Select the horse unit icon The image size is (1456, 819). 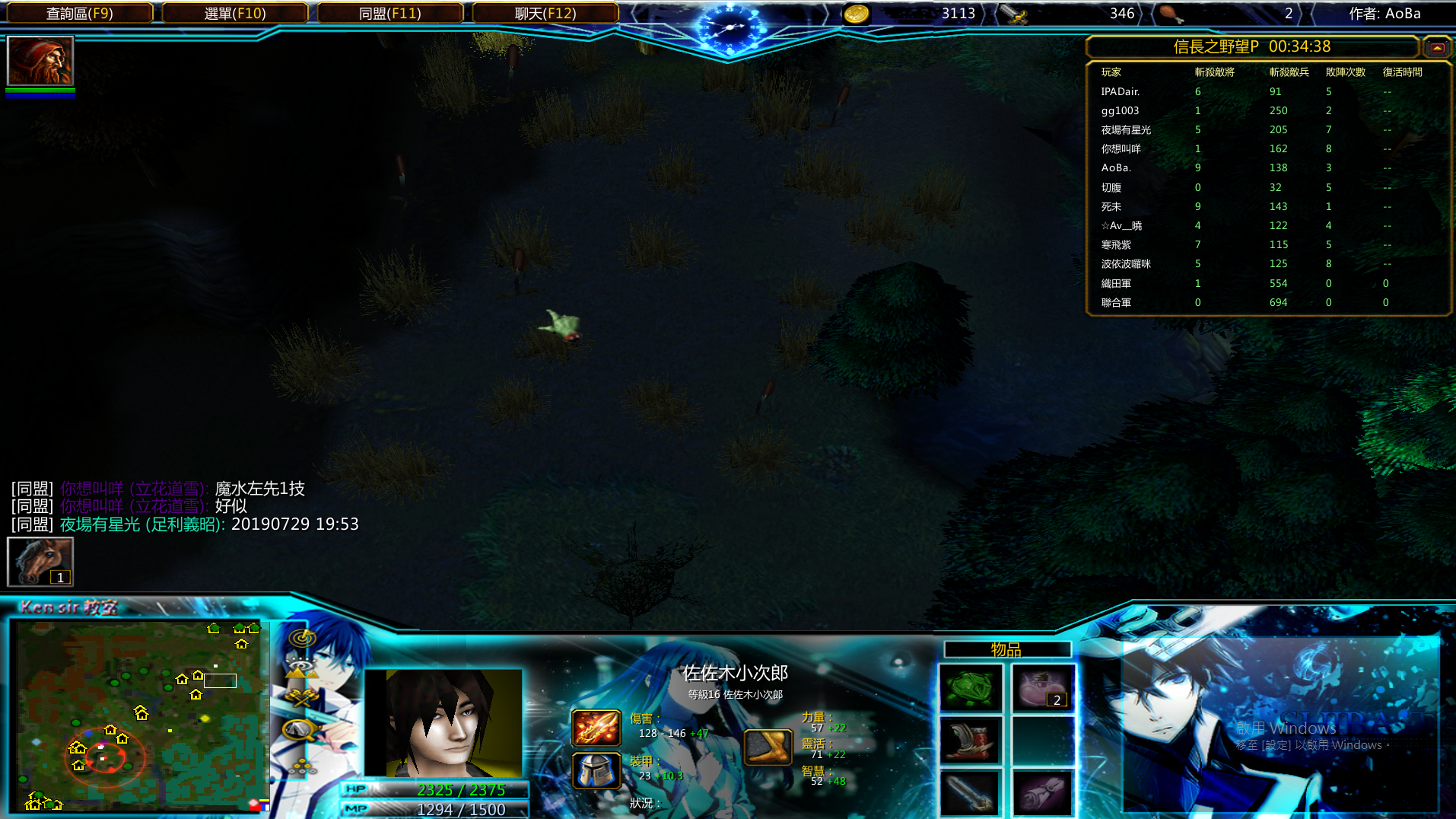[40, 562]
